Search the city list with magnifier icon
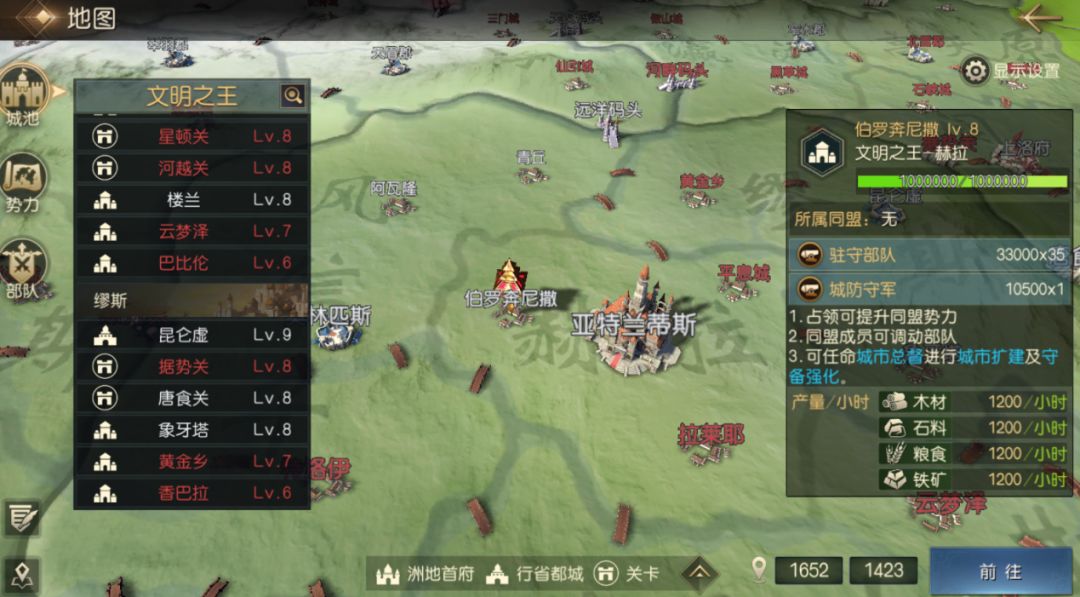Viewport: 1080px width, 597px height. pos(292,96)
